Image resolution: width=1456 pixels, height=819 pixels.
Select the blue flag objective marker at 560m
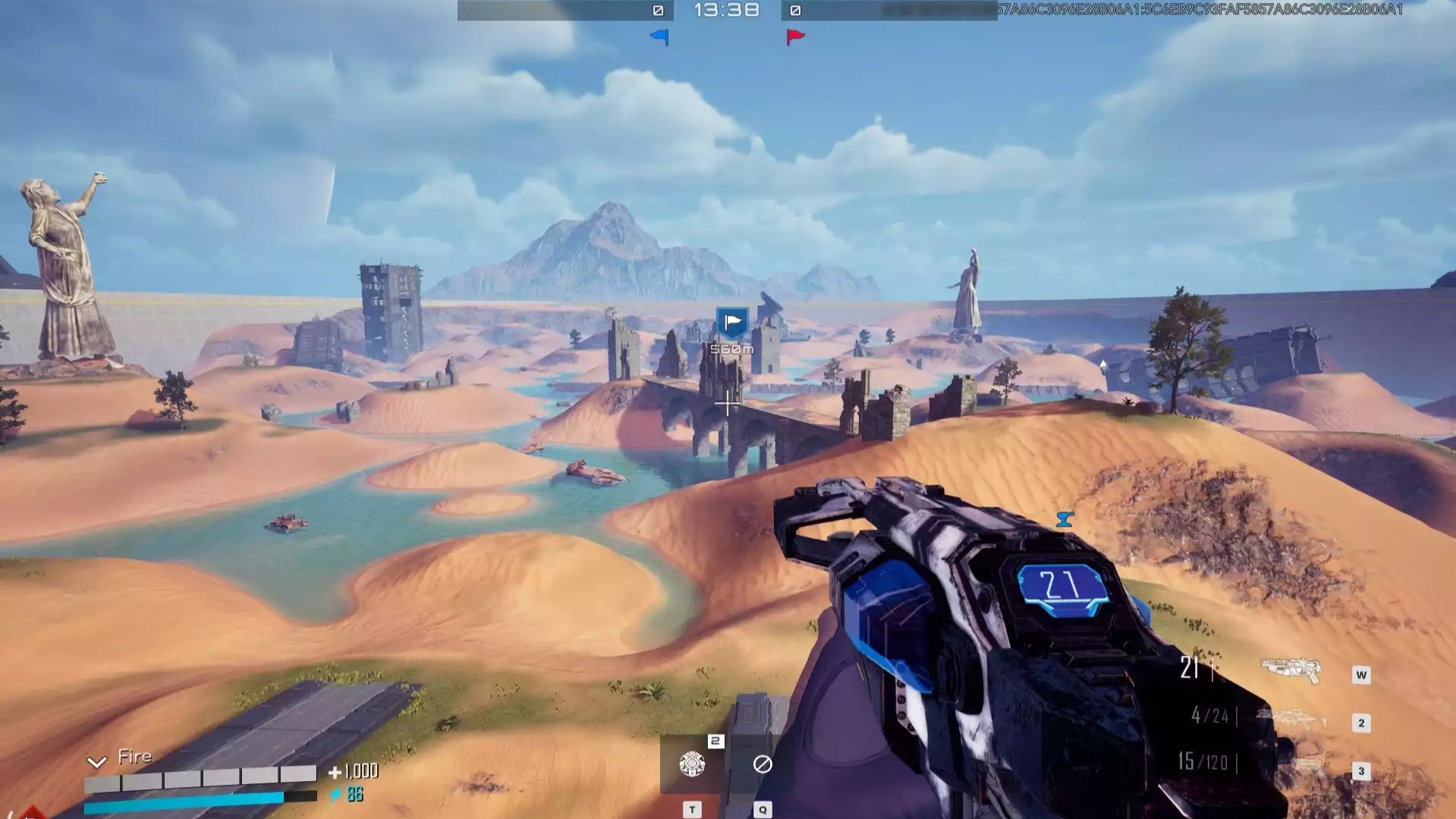click(732, 323)
